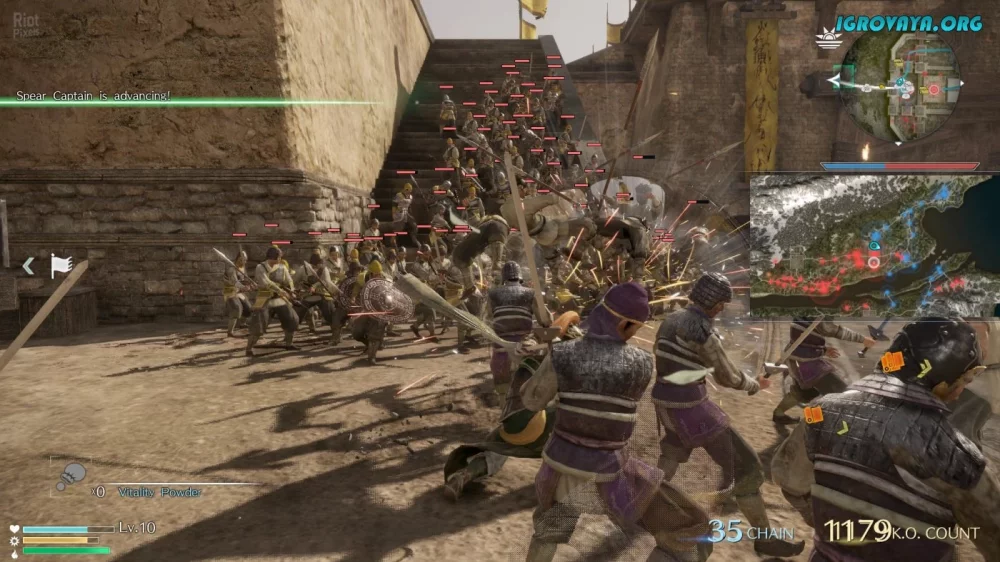This screenshot has height=562, width=1000.
Task: Select the Vitality Powder item slot
Action: [x=71, y=477]
